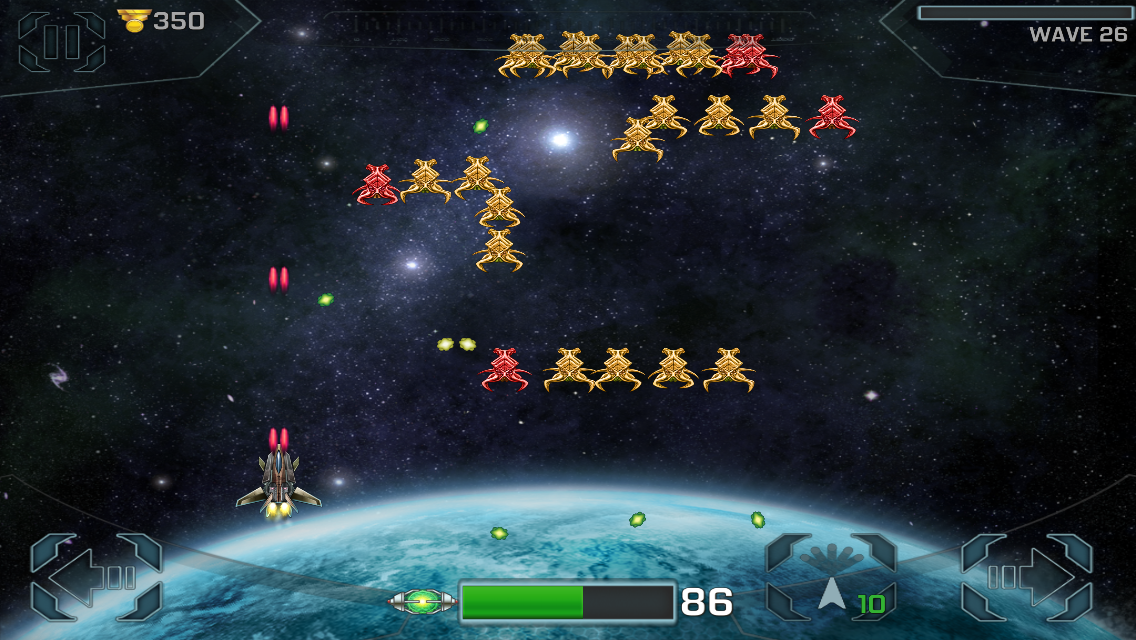Pause the game with the top-left button
The image size is (1136, 640).
61,41
